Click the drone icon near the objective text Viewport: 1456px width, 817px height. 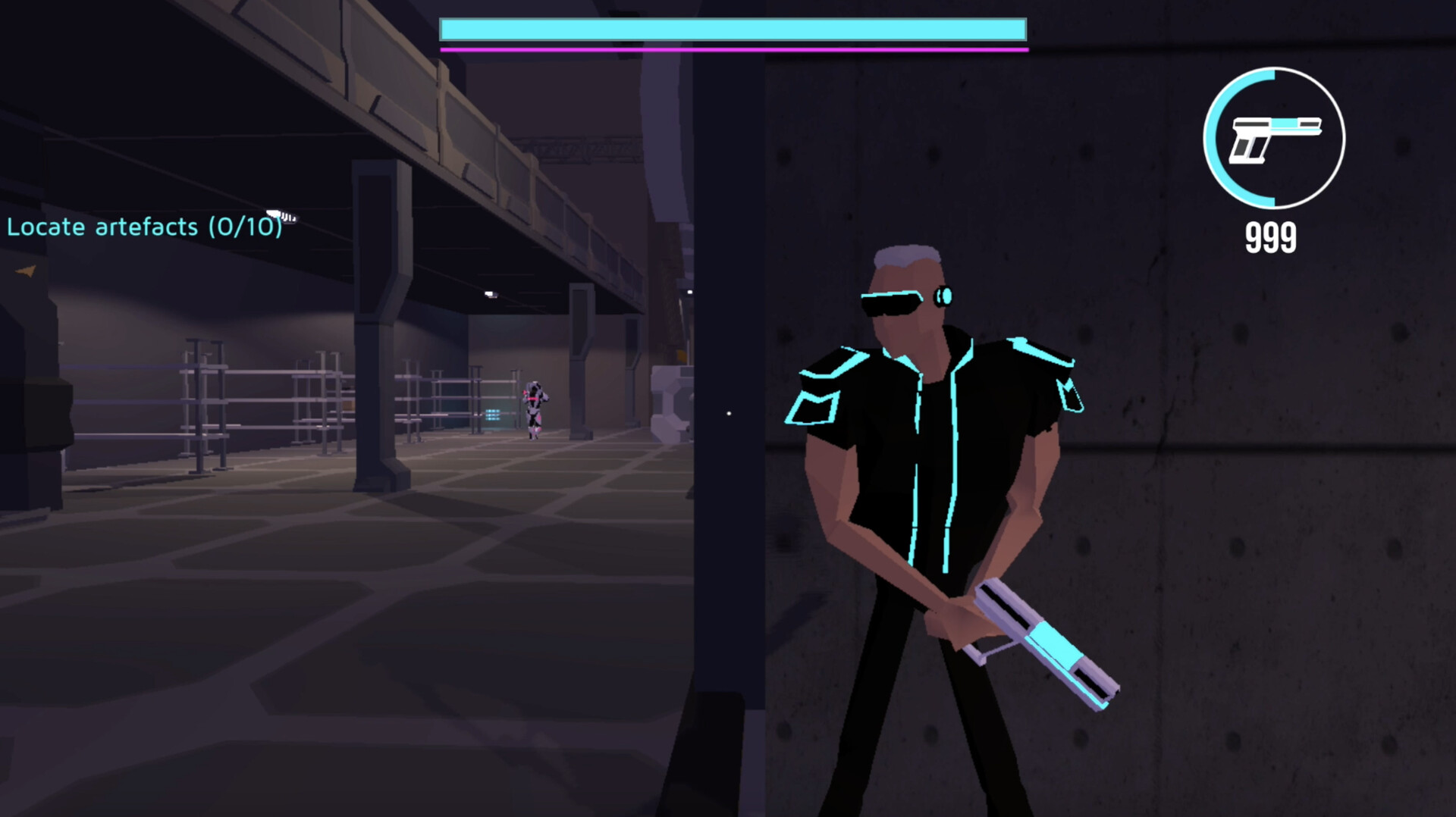point(278,215)
